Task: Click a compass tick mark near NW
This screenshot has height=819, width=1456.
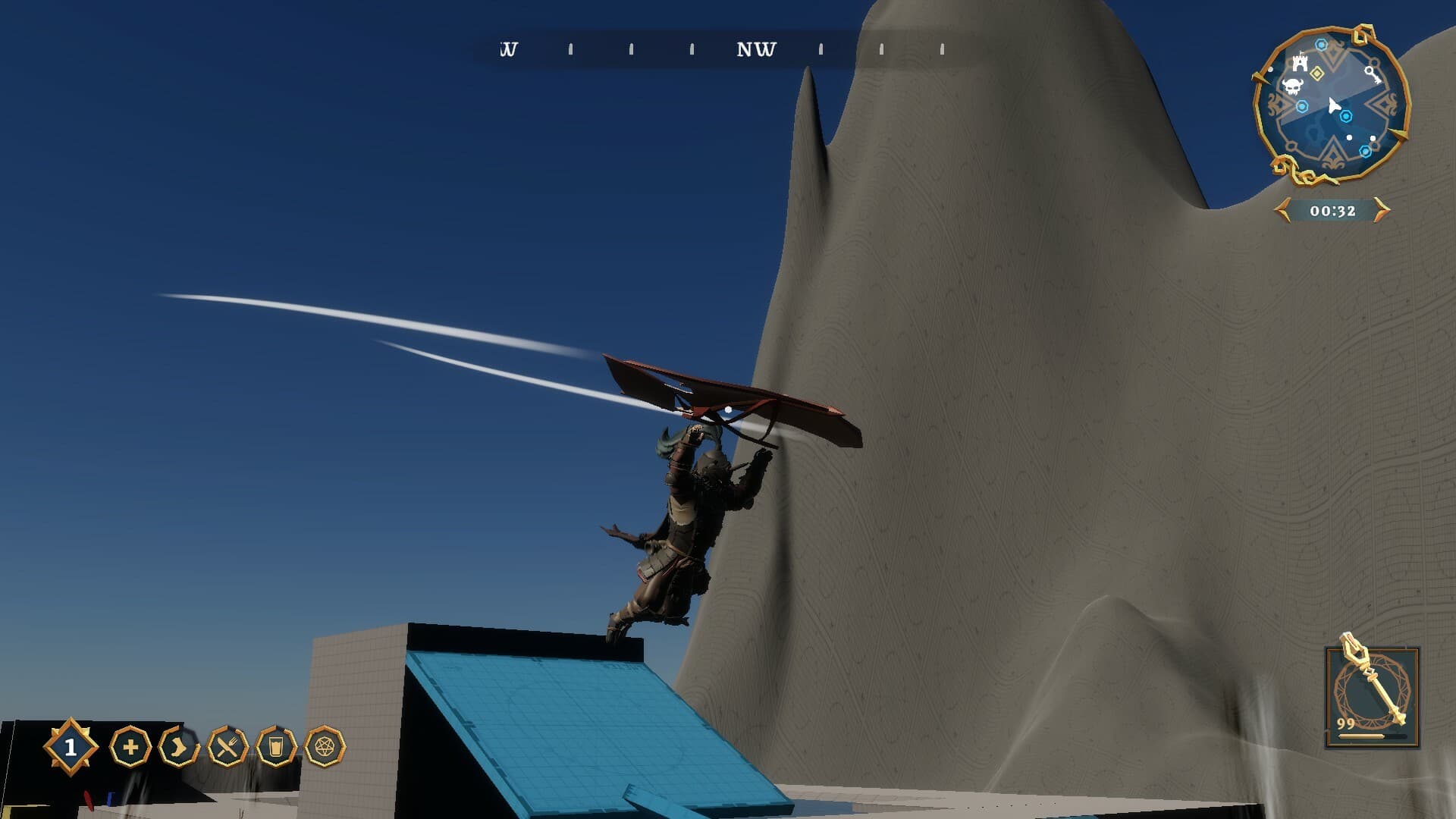Action: pos(821,50)
